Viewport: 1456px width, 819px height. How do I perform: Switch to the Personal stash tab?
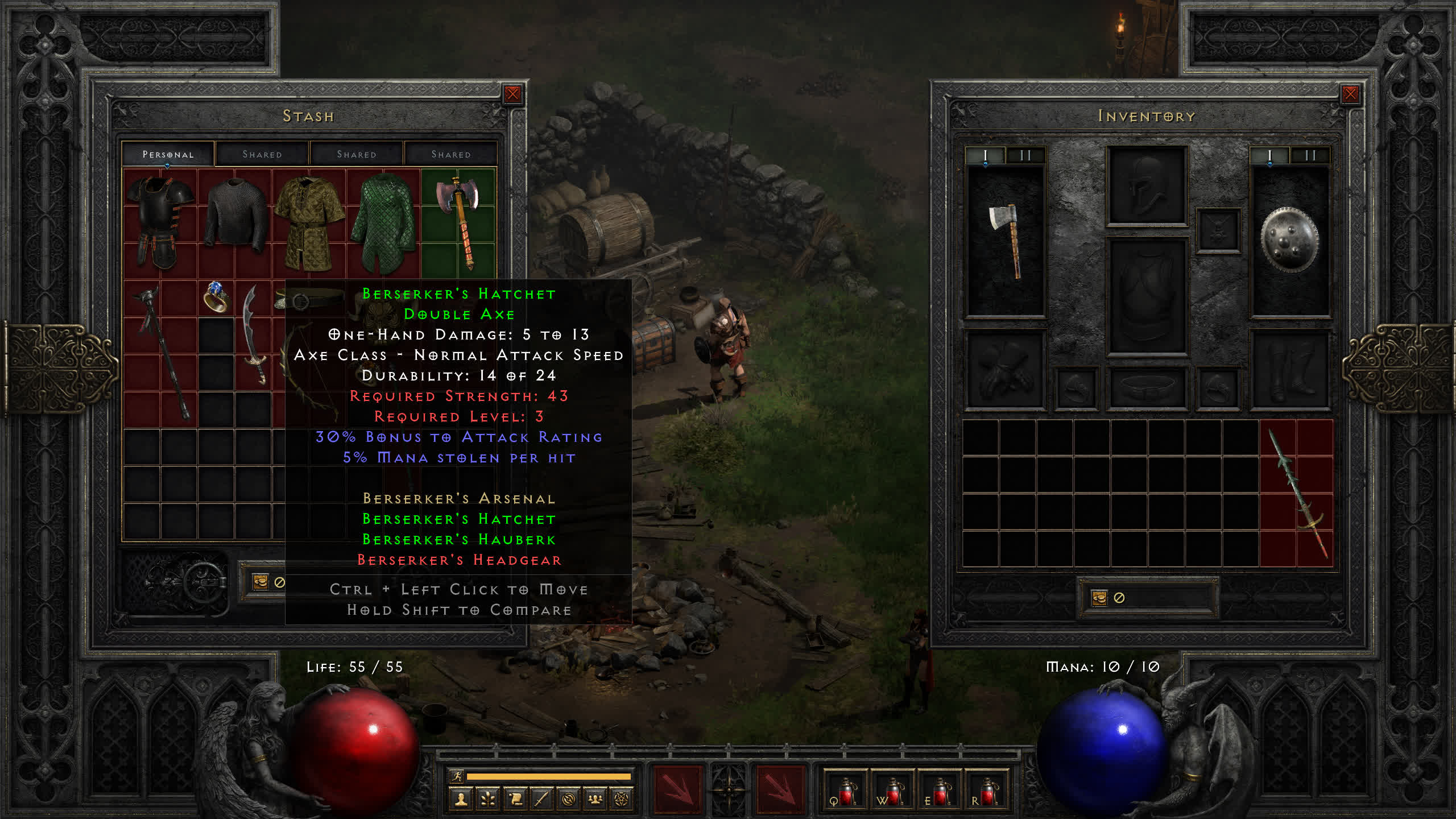click(x=168, y=154)
